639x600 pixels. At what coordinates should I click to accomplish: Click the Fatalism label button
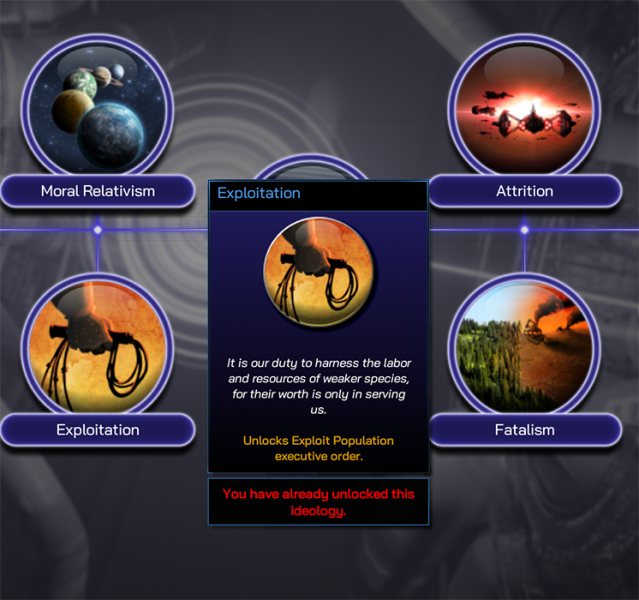tap(524, 430)
